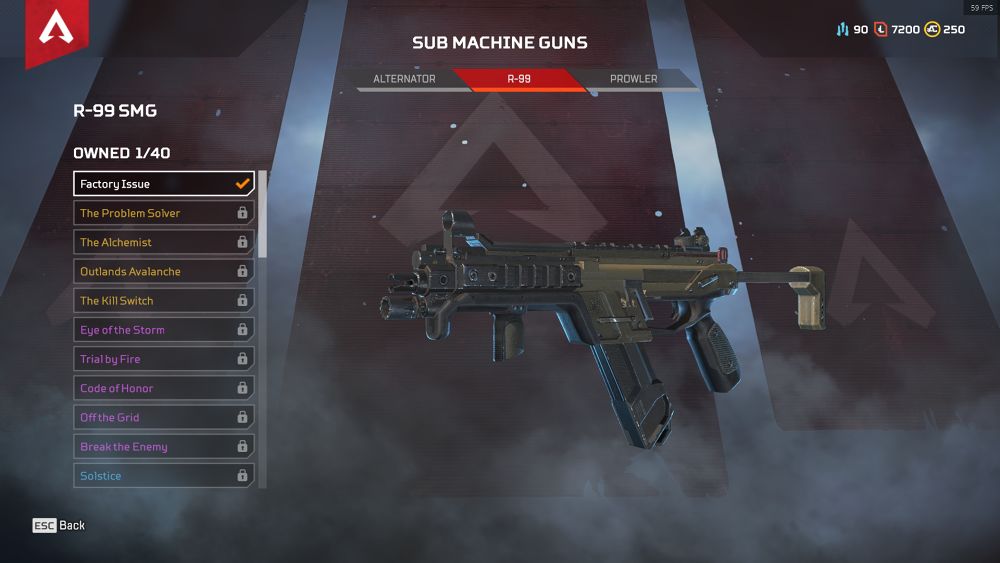Image resolution: width=1000 pixels, height=563 pixels.
Task: Go back to the previous menu
Action: [59, 525]
